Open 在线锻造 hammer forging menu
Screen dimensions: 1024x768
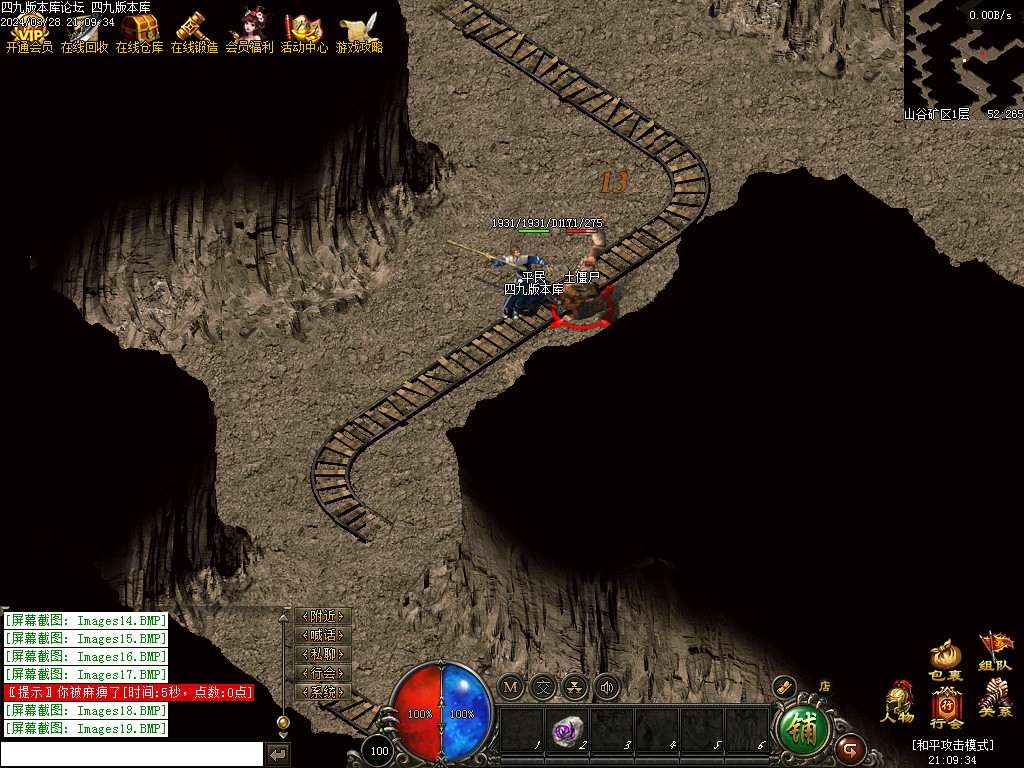(194, 31)
